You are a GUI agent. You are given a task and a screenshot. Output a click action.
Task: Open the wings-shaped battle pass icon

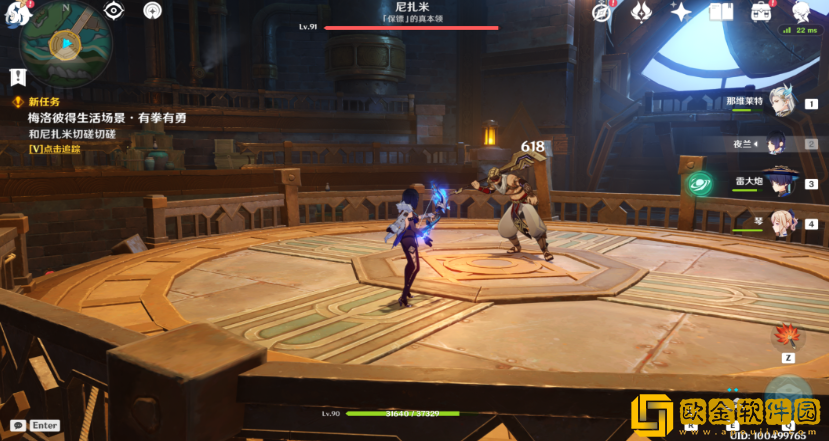click(x=641, y=12)
